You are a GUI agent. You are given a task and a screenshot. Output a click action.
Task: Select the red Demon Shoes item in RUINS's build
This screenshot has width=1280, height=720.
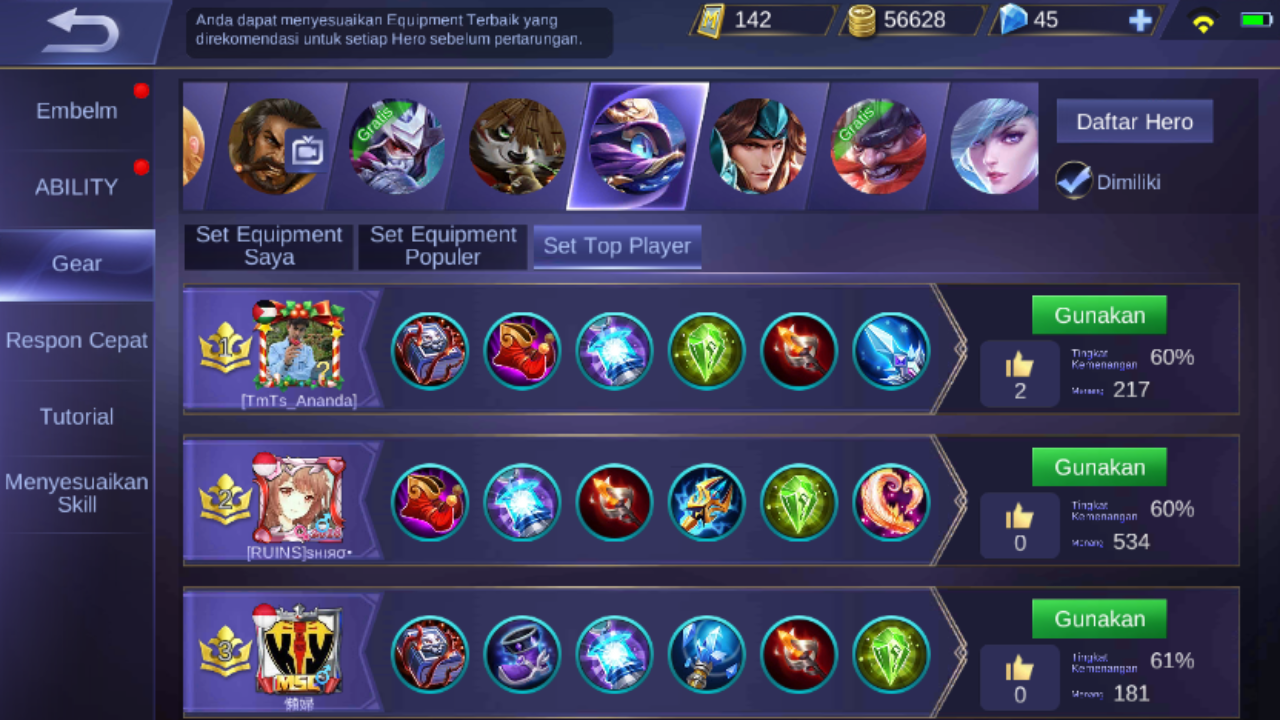(x=430, y=502)
